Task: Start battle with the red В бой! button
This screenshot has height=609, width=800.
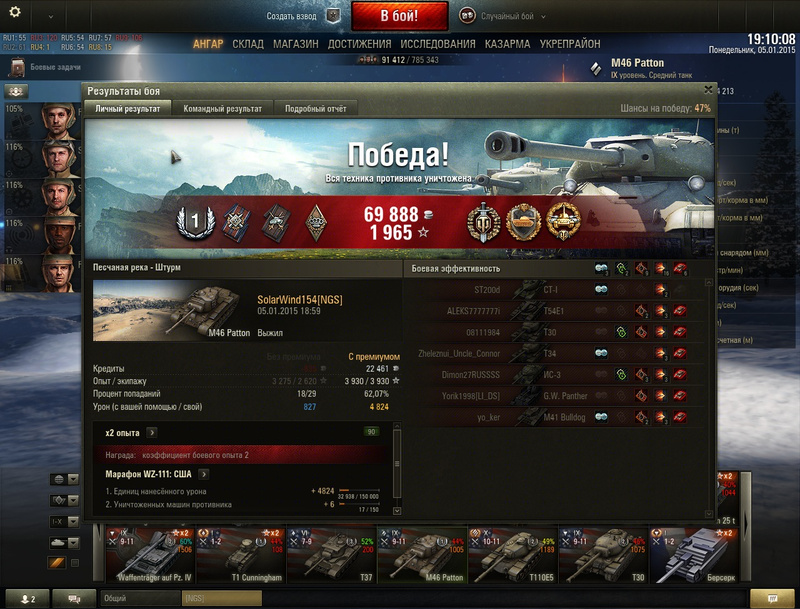Action: (399, 16)
